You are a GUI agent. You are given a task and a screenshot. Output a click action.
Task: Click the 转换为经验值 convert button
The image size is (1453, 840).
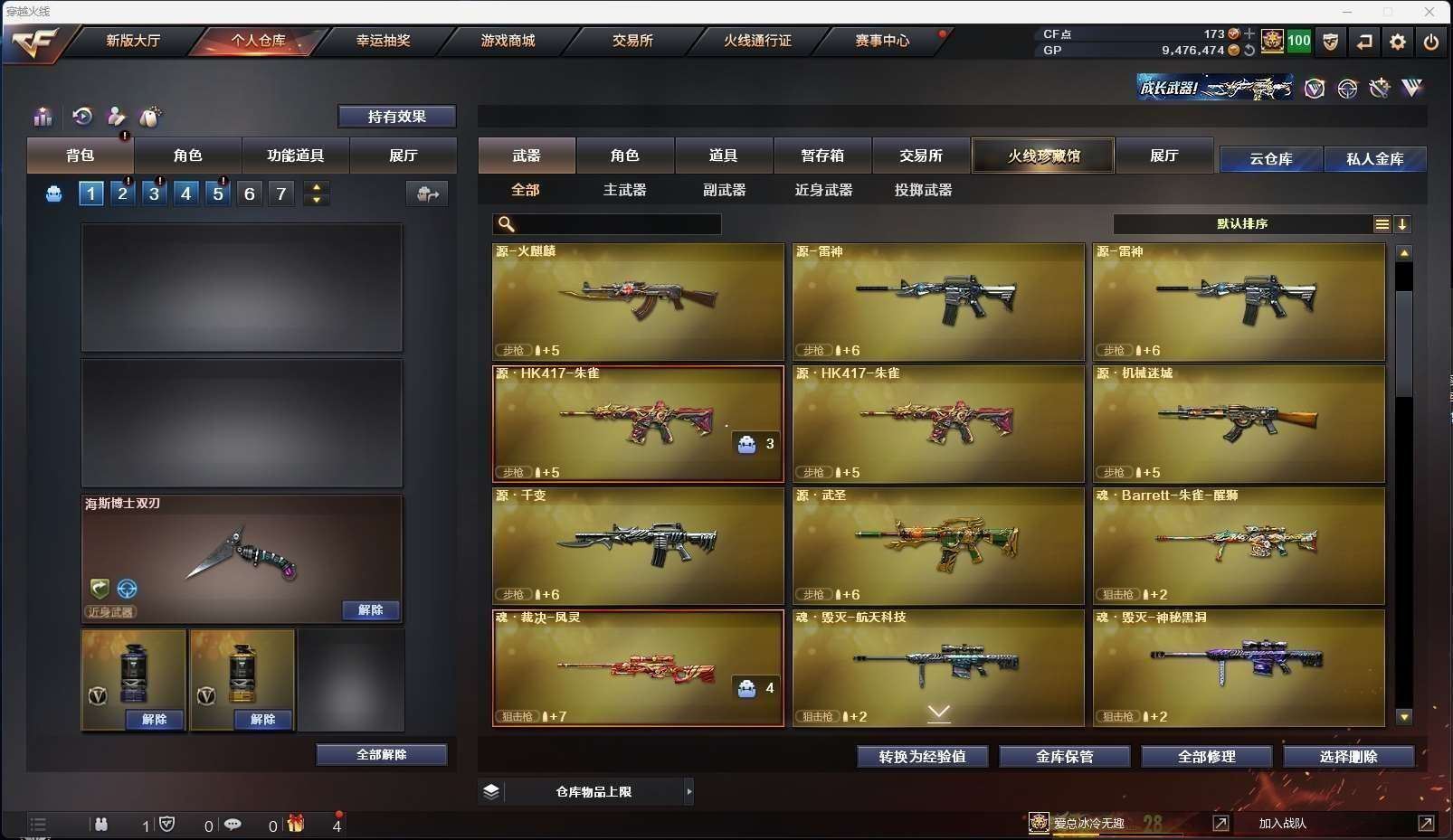coord(922,757)
